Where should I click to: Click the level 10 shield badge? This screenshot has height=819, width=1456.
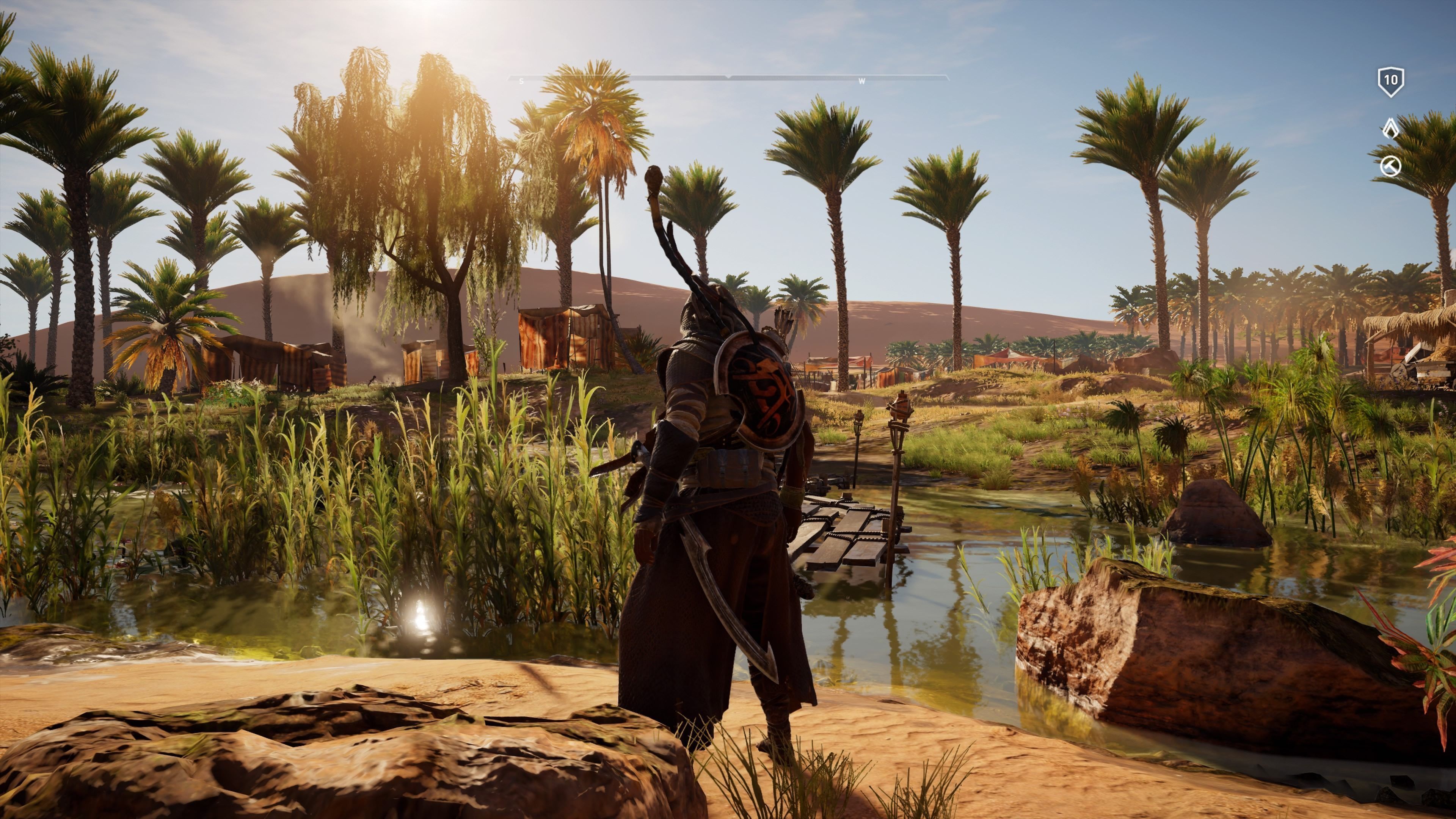point(1390,82)
